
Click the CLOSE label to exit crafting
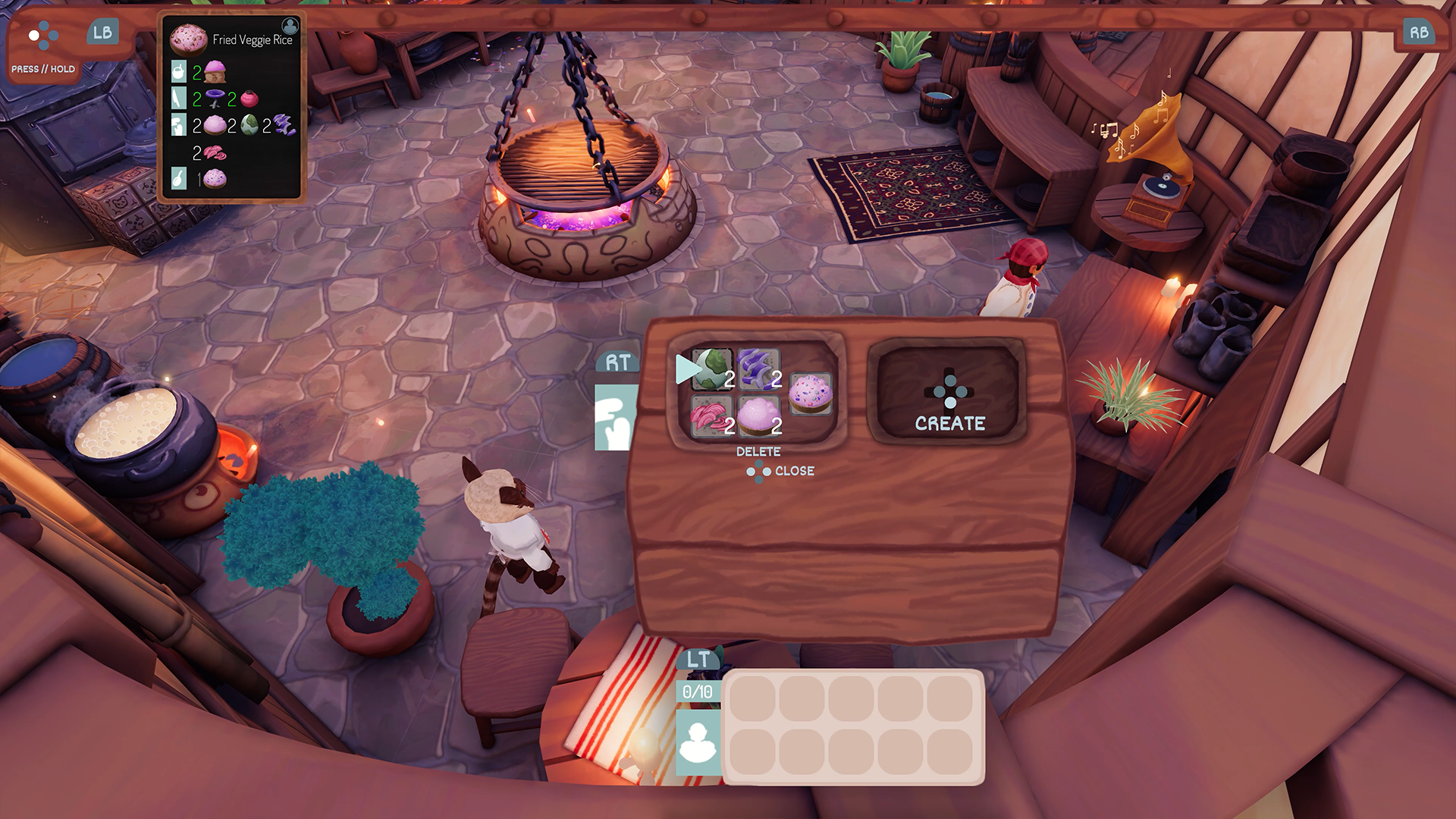(x=795, y=471)
